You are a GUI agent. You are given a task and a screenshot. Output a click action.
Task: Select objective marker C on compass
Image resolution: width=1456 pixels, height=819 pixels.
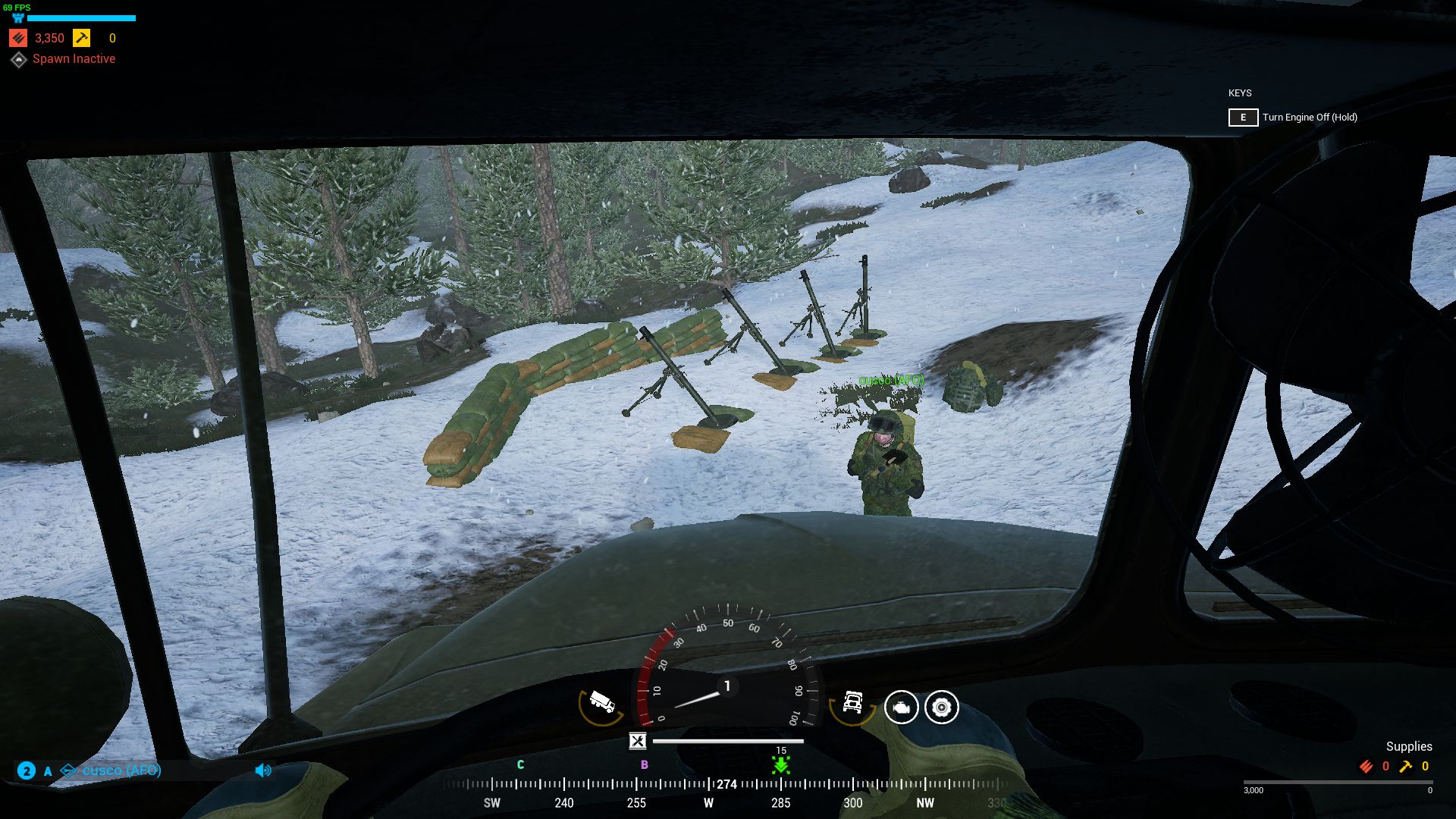[520, 764]
